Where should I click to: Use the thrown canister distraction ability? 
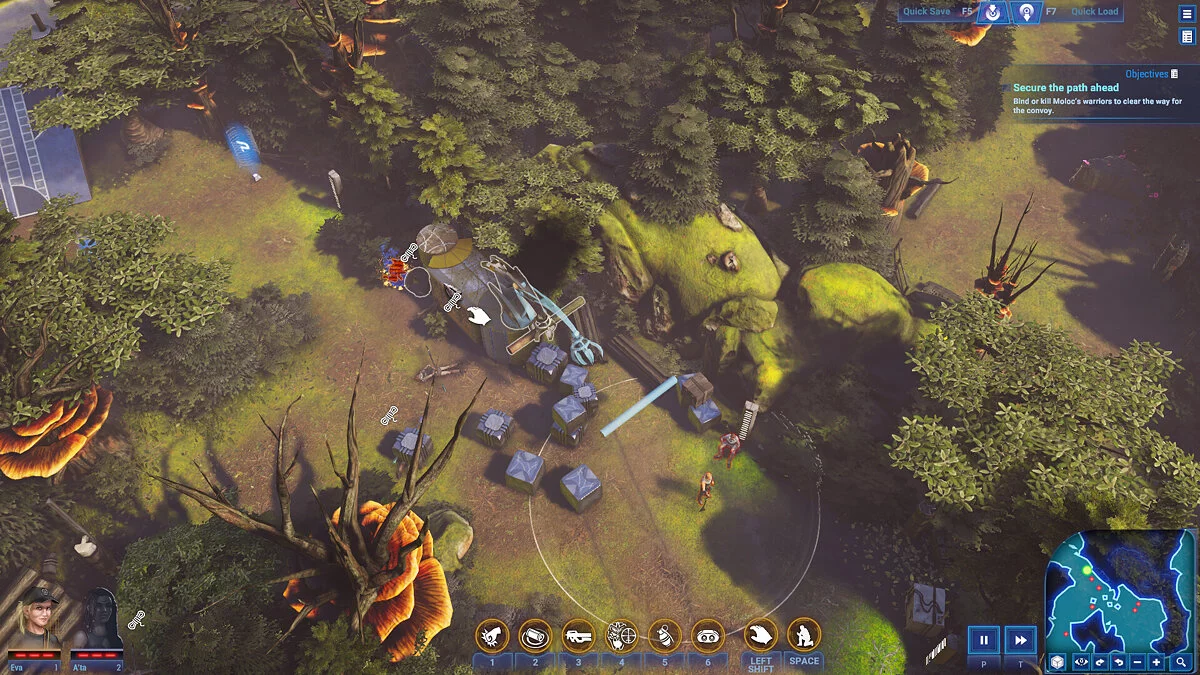[x=535, y=634]
